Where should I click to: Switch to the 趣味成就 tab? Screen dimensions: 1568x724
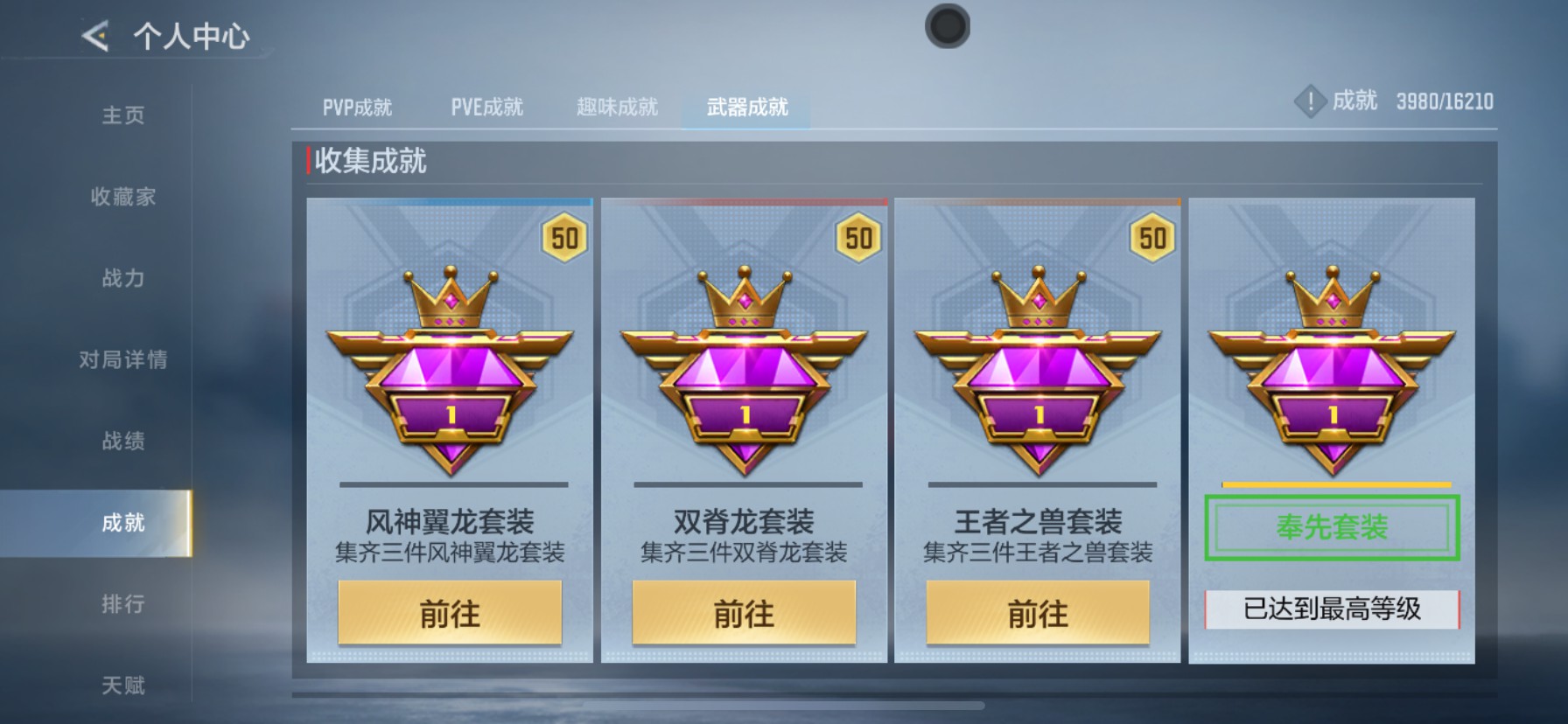tap(615, 106)
